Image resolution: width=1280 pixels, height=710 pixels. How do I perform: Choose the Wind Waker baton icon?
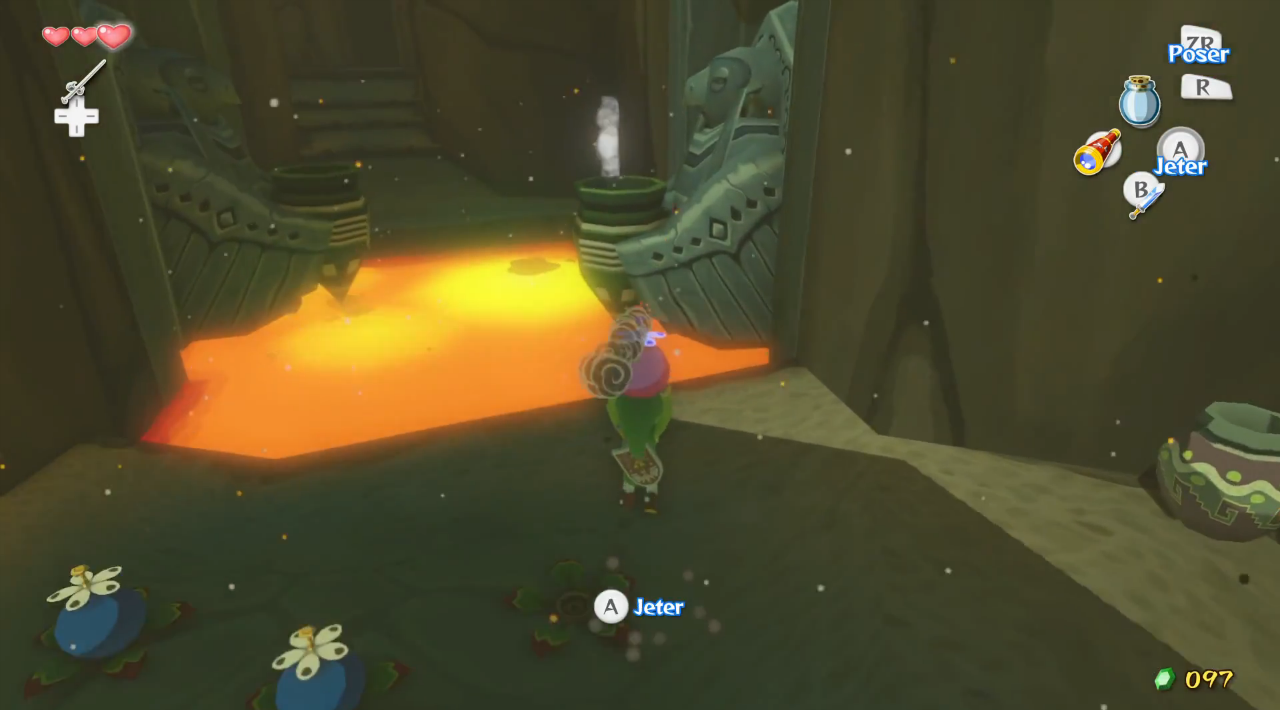click(83, 82)
